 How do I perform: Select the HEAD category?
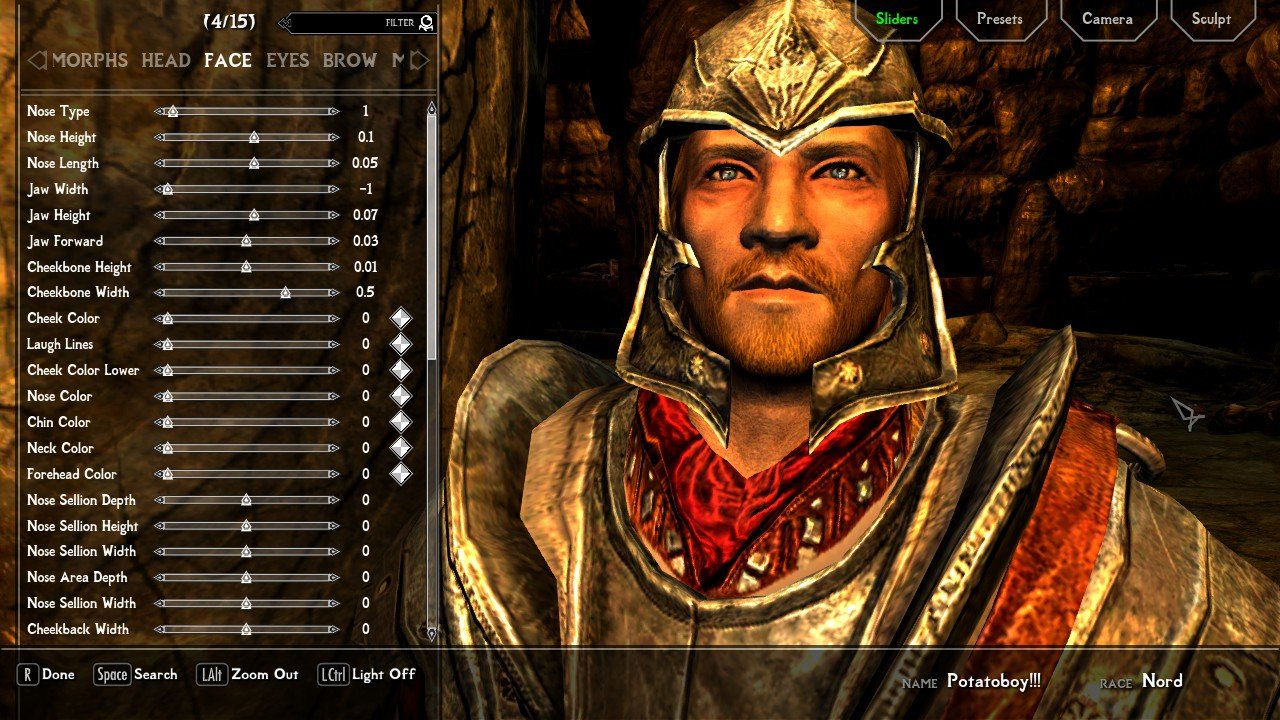[166, 61]
